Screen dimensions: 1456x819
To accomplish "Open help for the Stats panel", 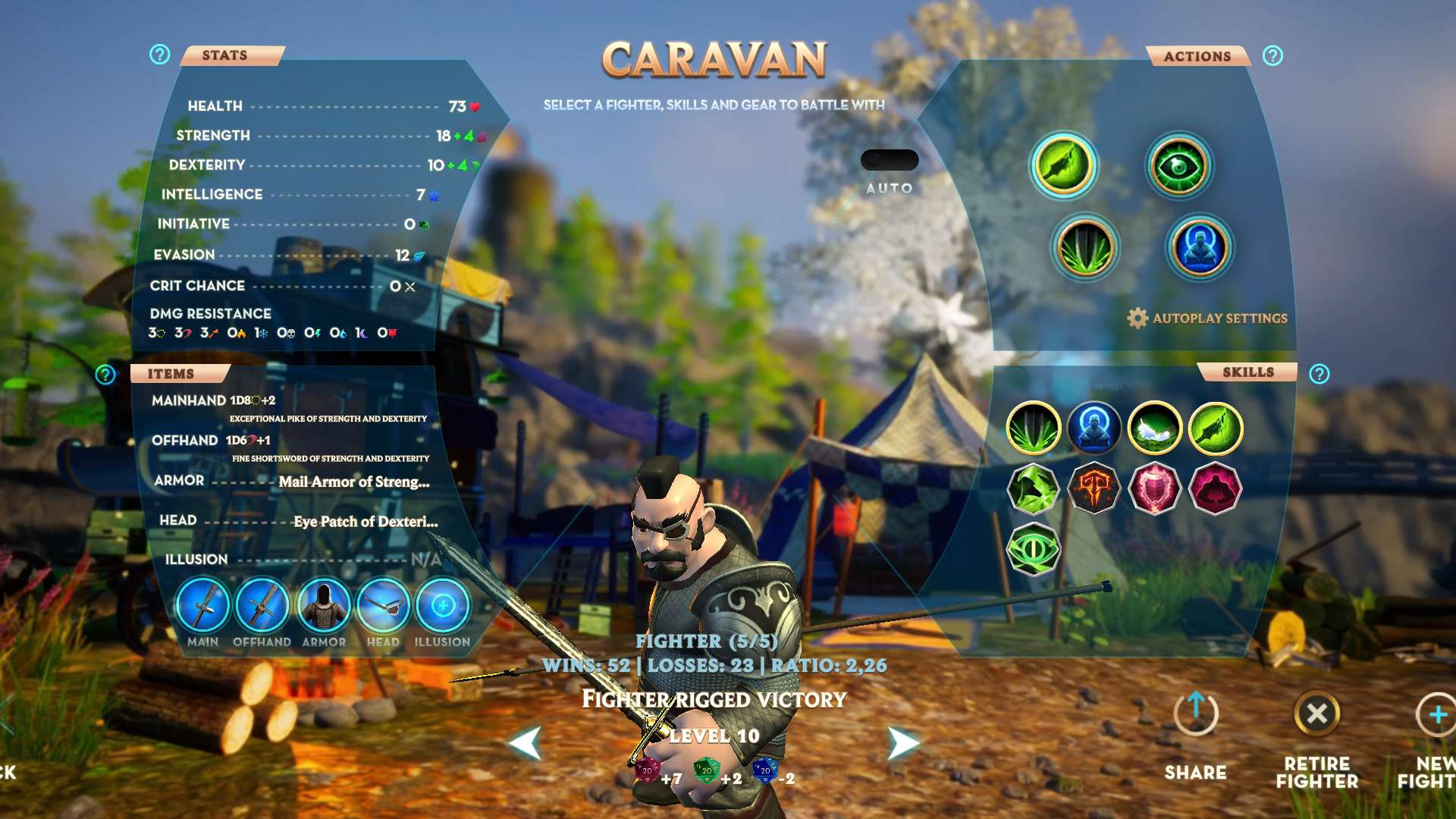I will point(159,55).
